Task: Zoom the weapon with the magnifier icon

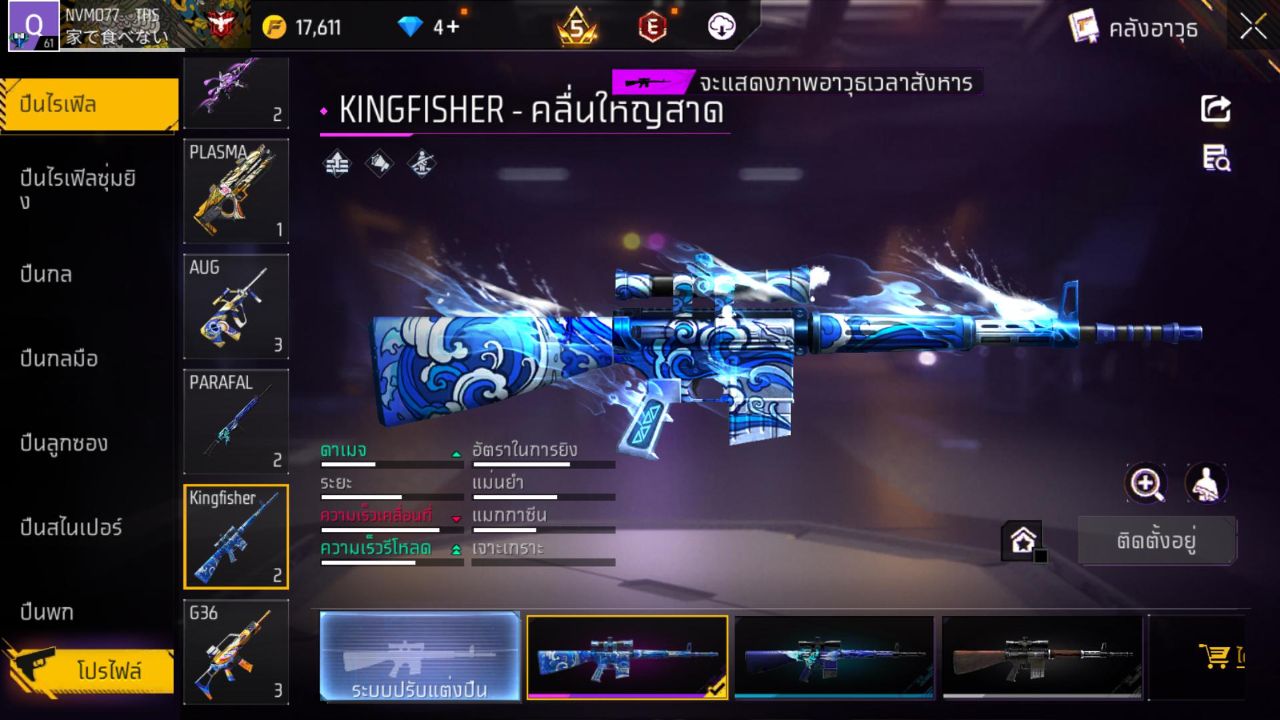Action: pos(1146,484)
